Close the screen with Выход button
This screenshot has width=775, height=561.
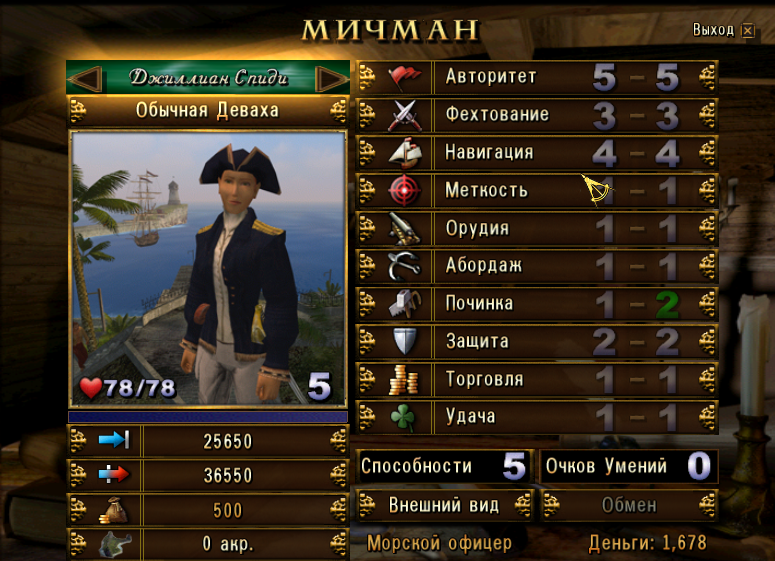point(724,31)
